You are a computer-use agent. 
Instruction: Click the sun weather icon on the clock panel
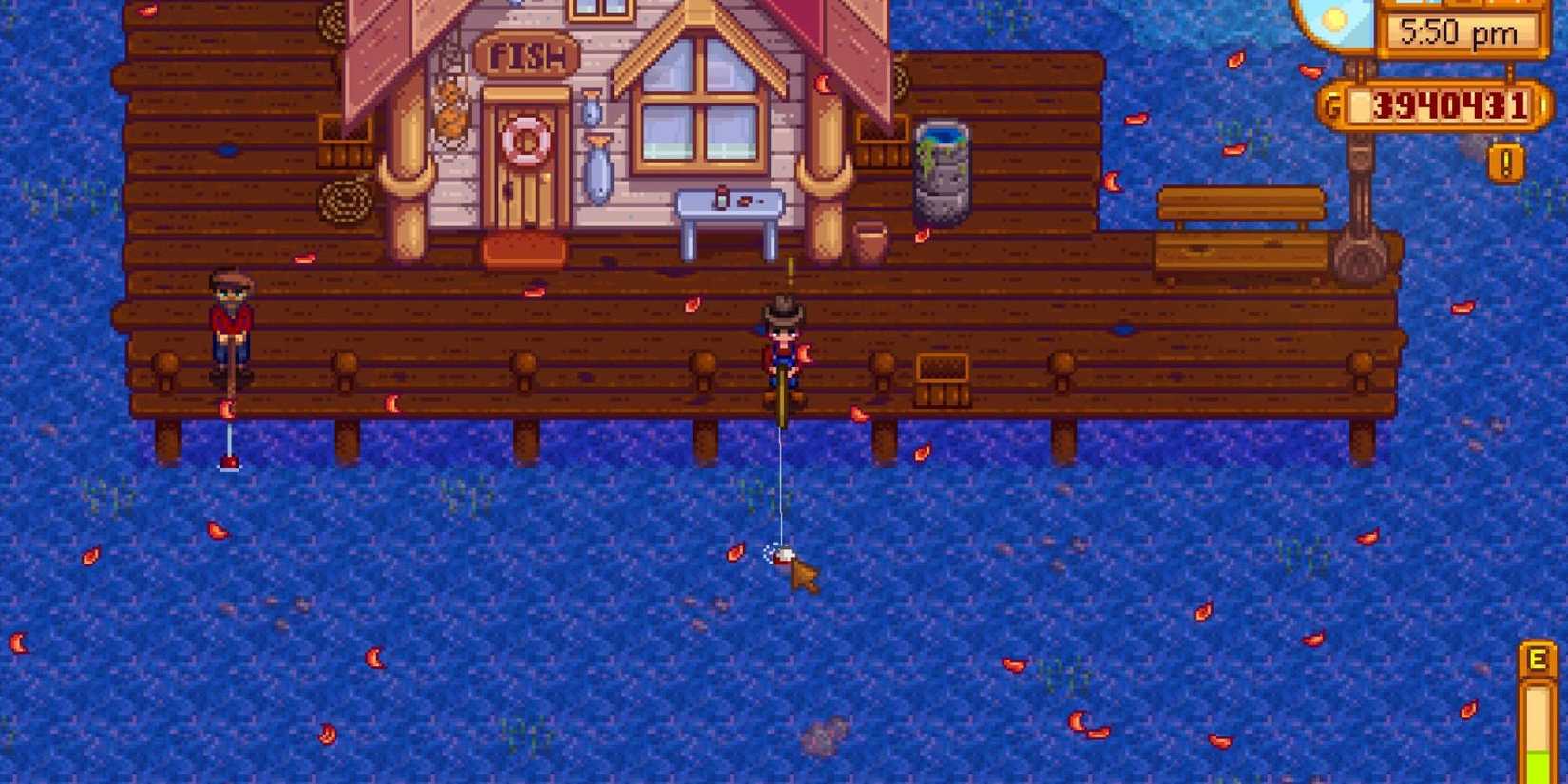[1334, 17]
